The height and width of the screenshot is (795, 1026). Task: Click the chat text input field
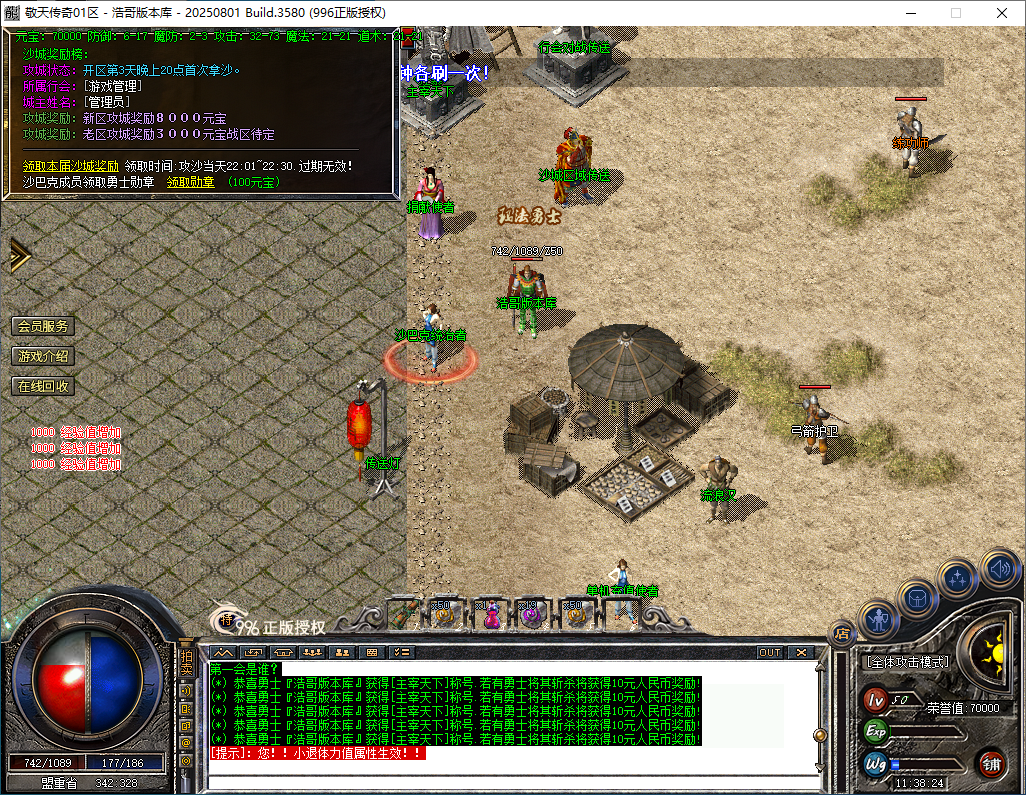click(x=510, y=769)
